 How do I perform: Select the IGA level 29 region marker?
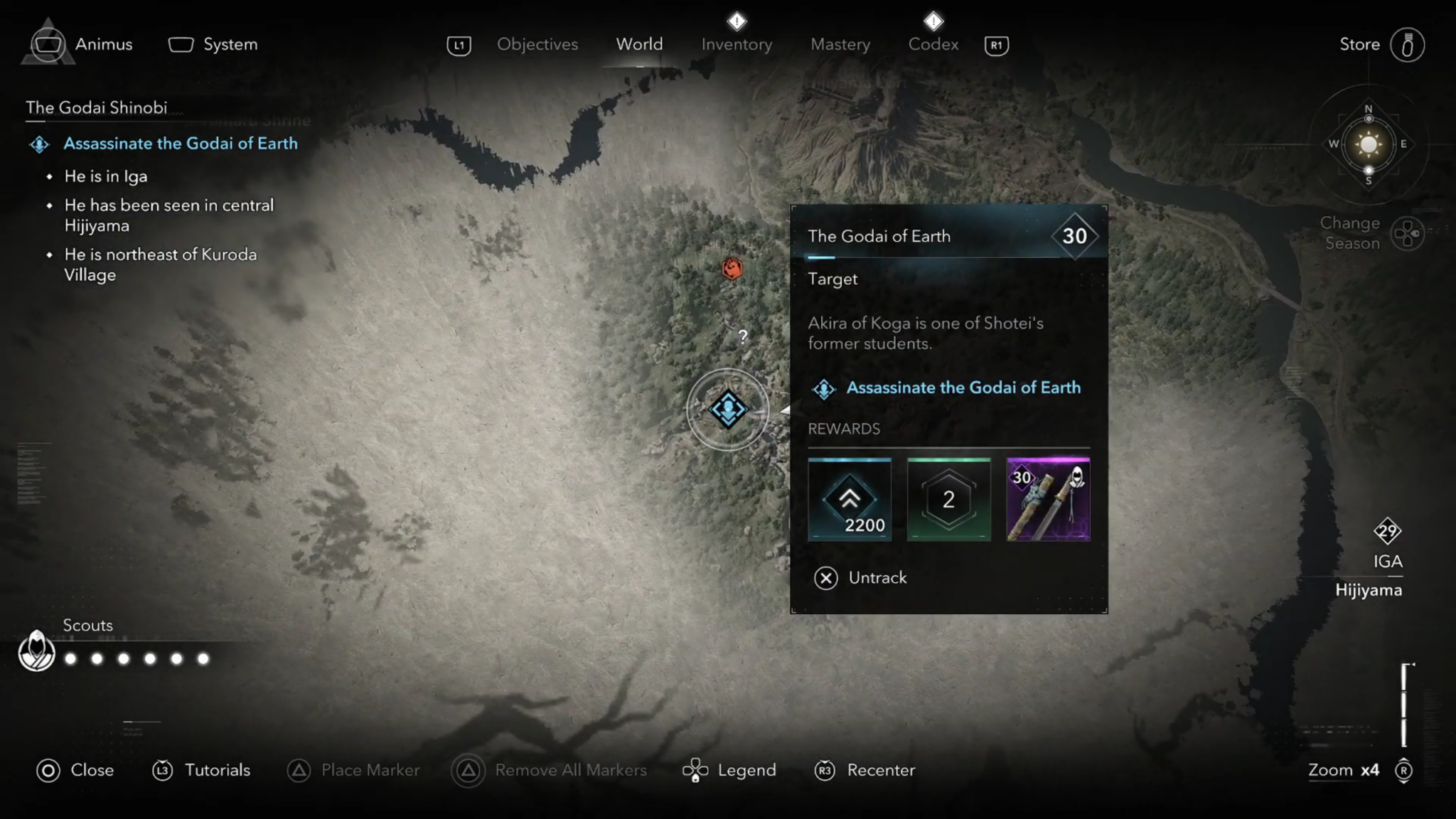[1386, 532]
